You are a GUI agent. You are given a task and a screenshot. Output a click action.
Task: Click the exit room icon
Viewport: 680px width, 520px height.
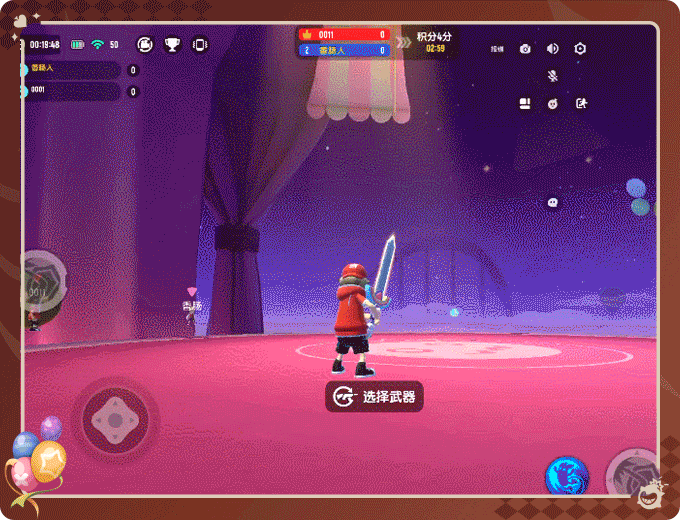(581, 103)
